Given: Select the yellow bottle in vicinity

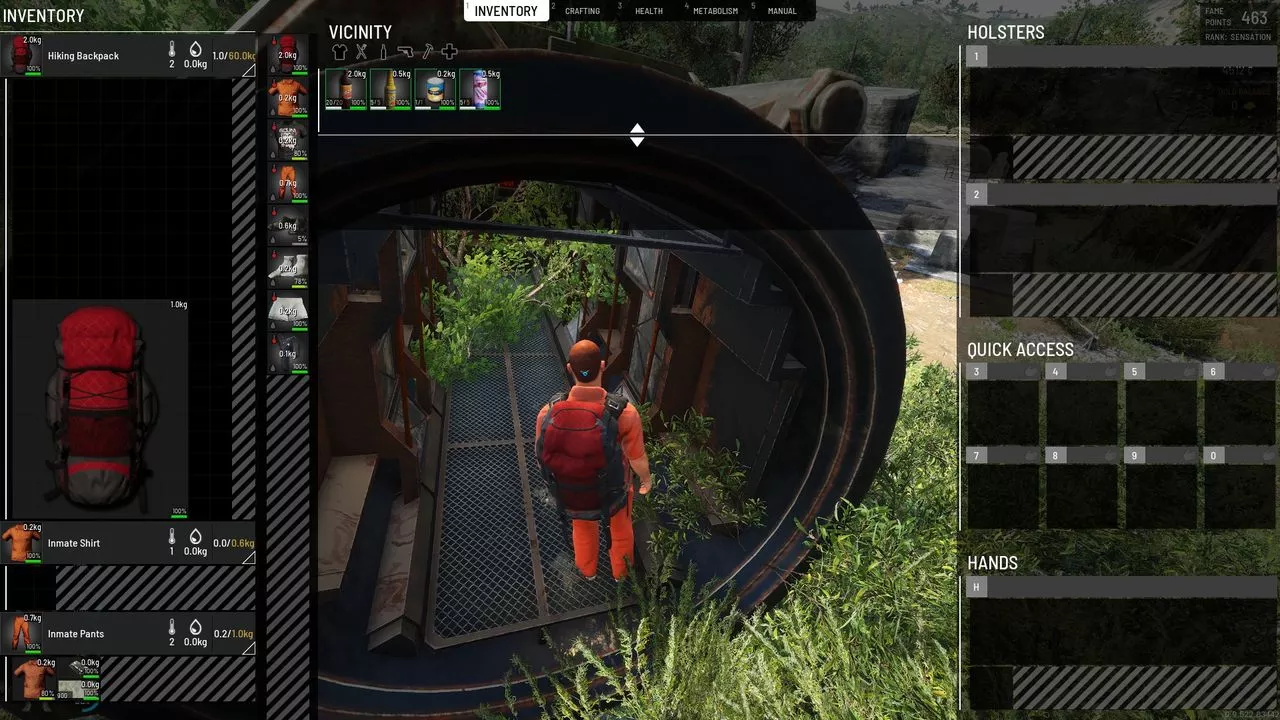Looking at the screenshot, I should click(x=390, y=89).
